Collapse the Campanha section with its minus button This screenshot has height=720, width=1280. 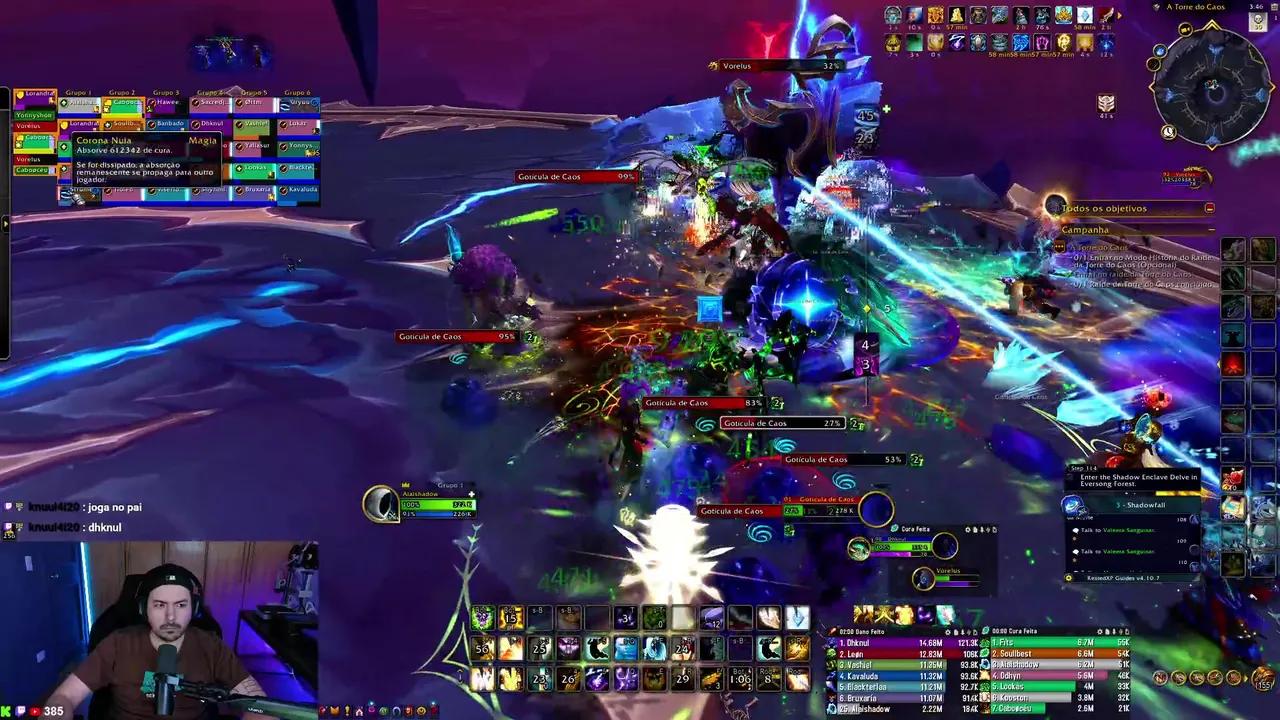pos(1210,230)
